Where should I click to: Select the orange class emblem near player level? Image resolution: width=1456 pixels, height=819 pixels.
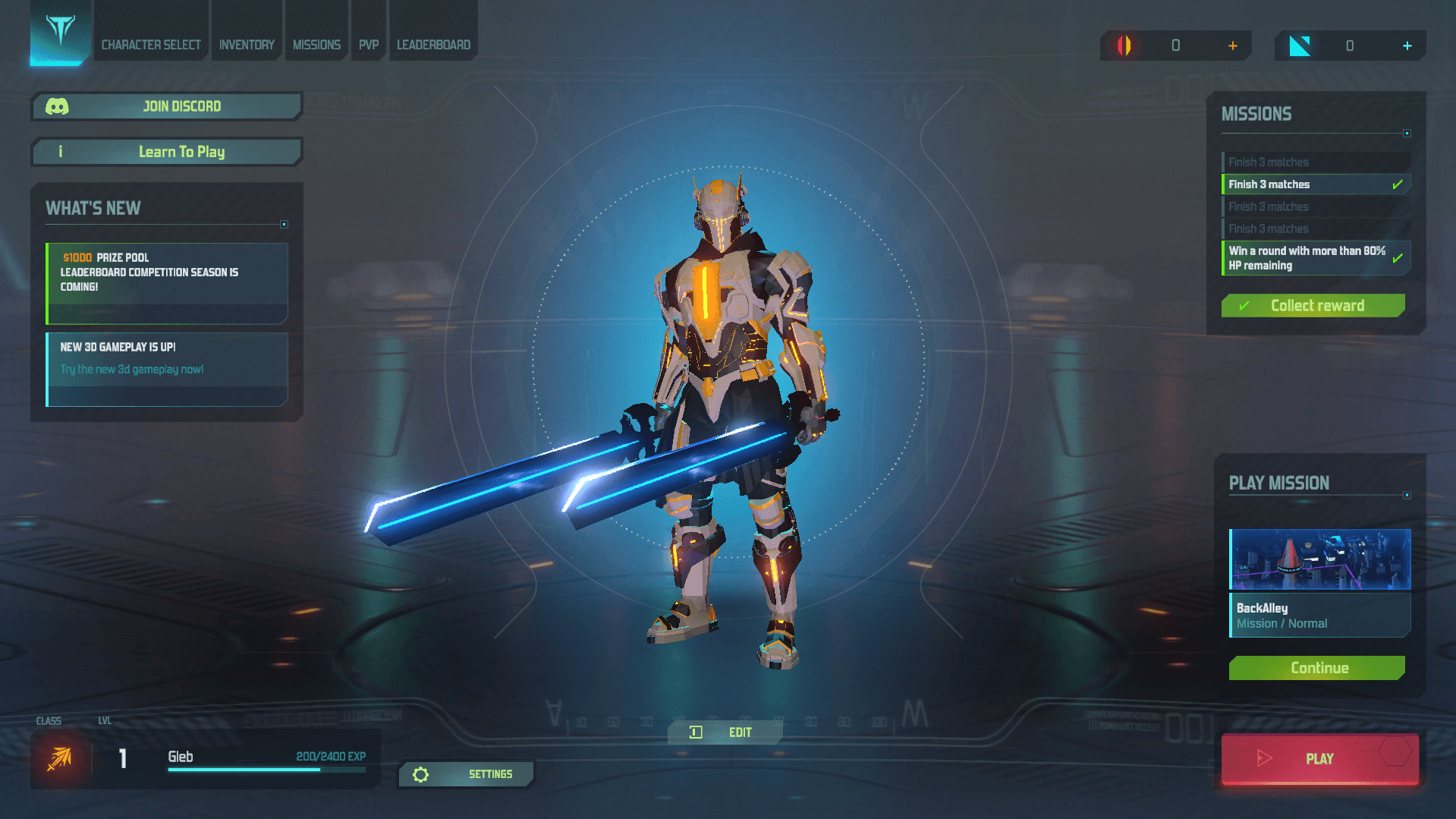[x=59, y=758]
